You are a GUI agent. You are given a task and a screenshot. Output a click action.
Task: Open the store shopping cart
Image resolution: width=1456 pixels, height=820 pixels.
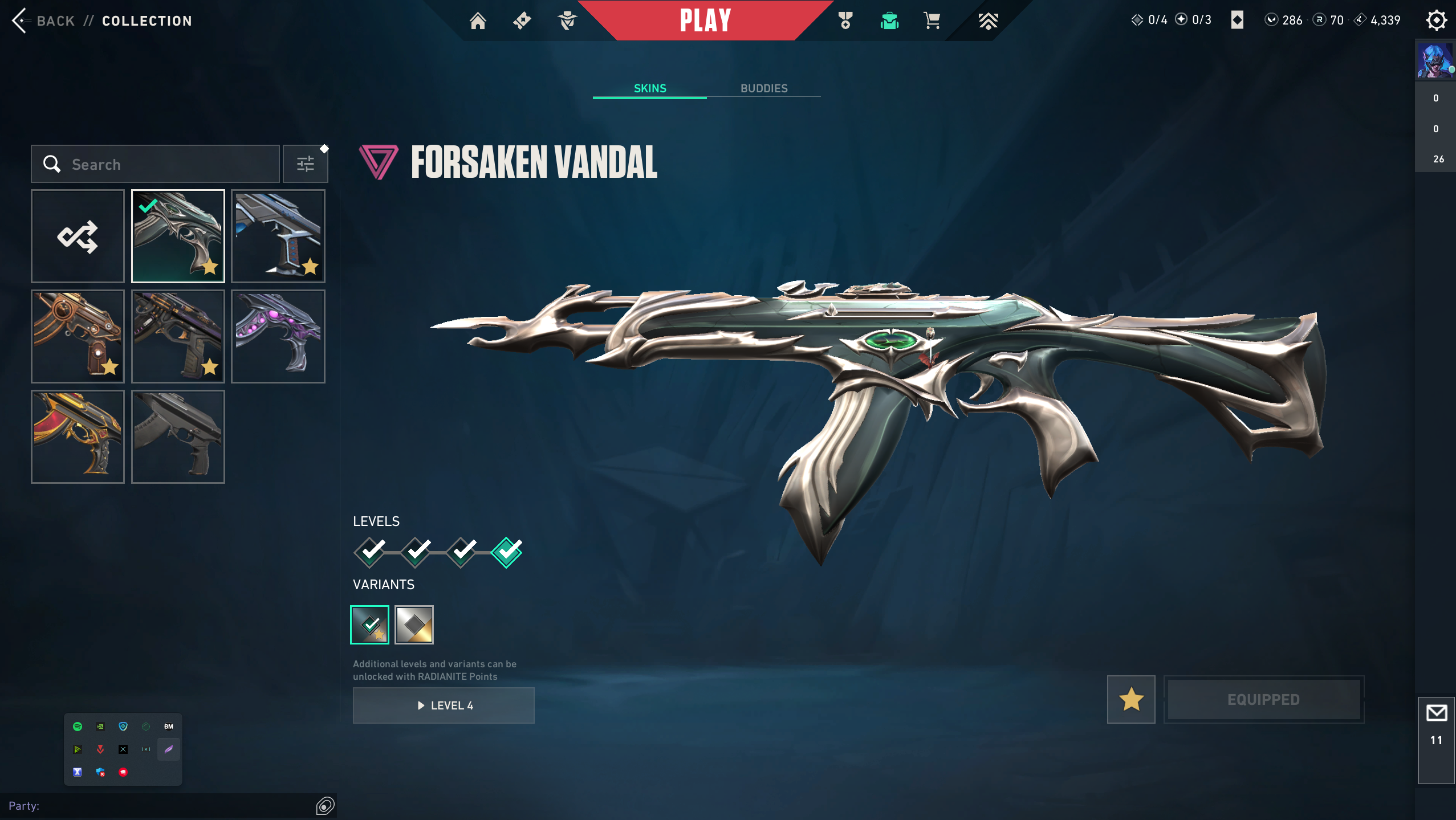932,21
